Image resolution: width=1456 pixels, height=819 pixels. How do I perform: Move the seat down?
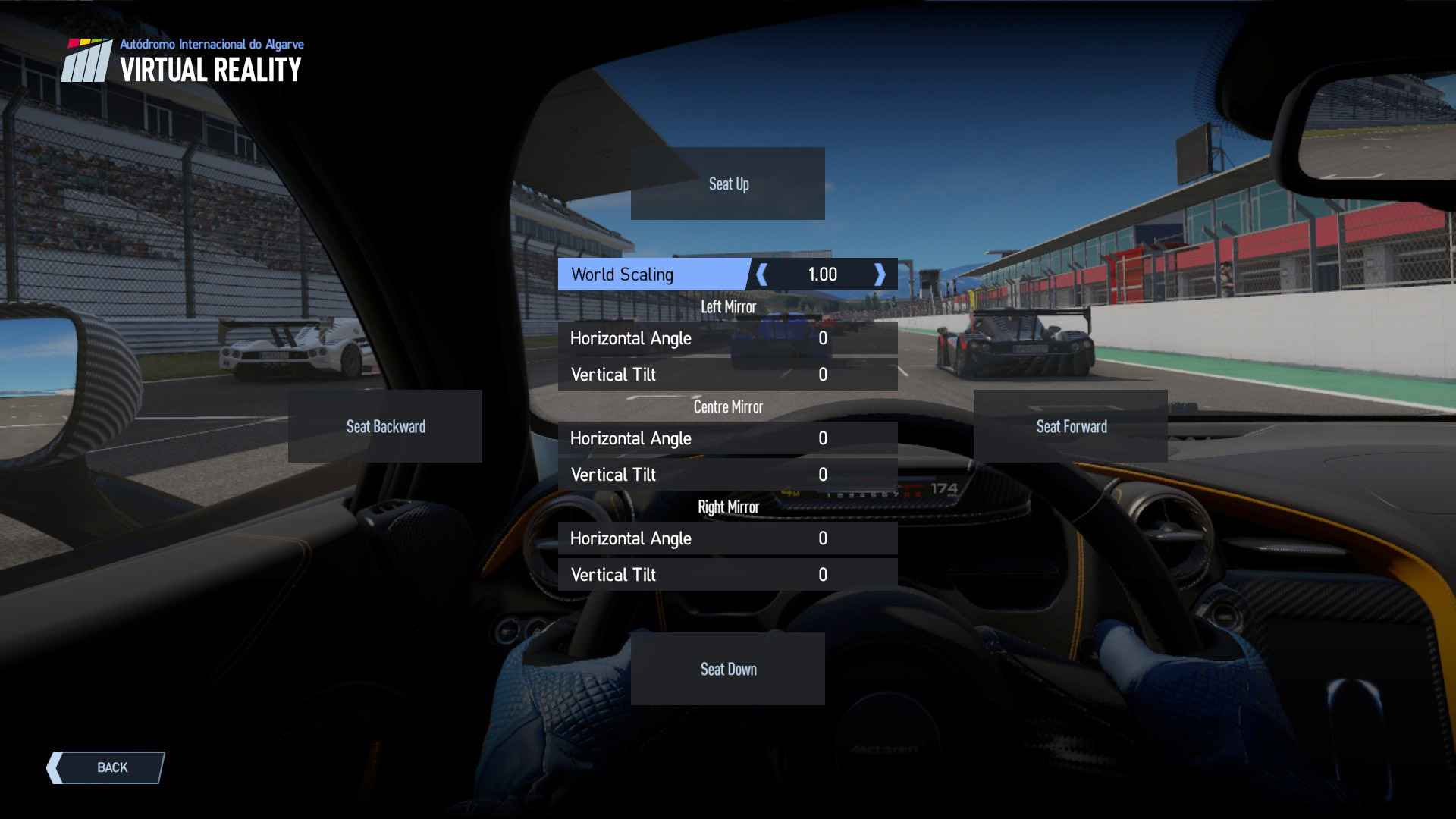pos(728,669)
